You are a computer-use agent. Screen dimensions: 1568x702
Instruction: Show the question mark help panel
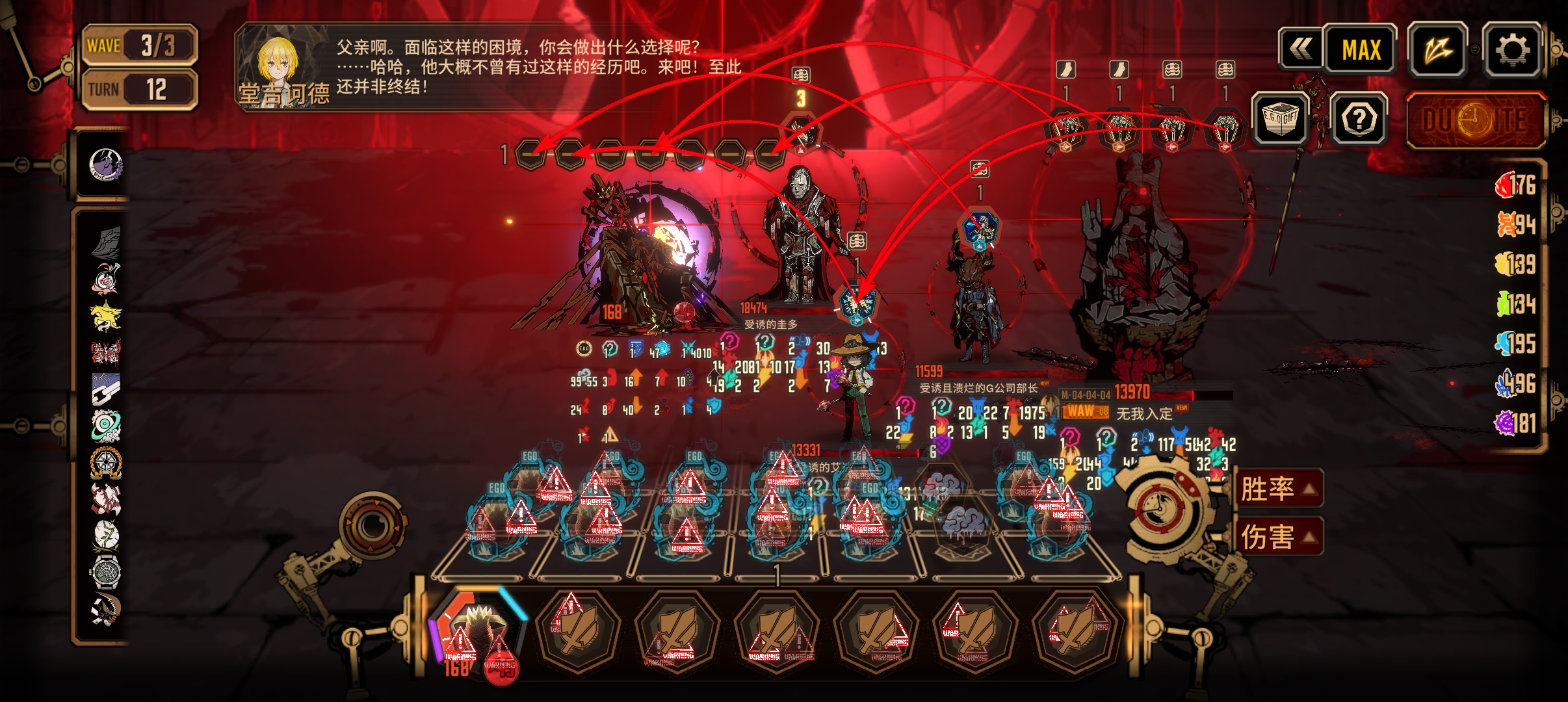1358,119
